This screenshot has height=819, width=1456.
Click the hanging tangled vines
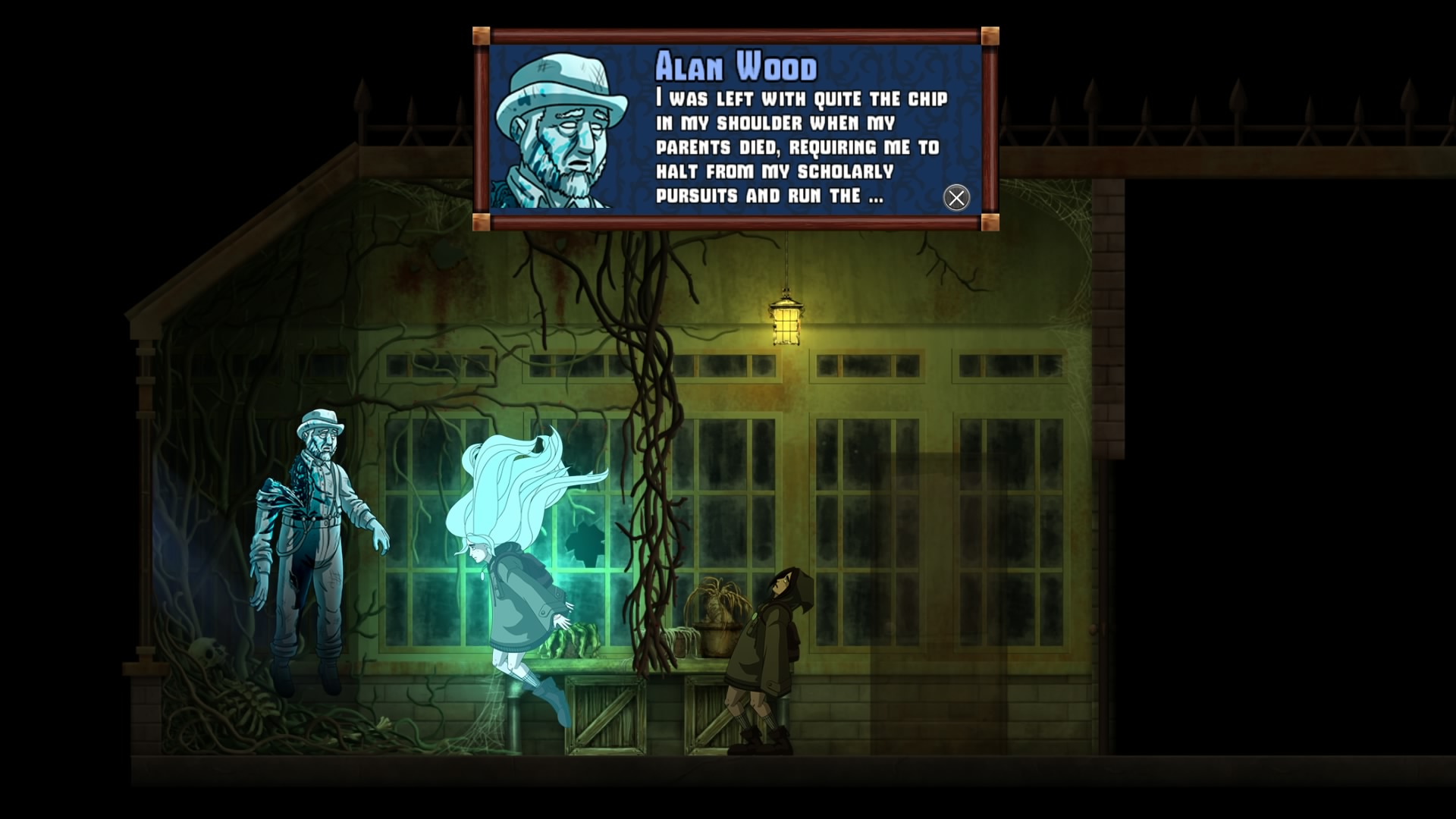tap(648, 455)
